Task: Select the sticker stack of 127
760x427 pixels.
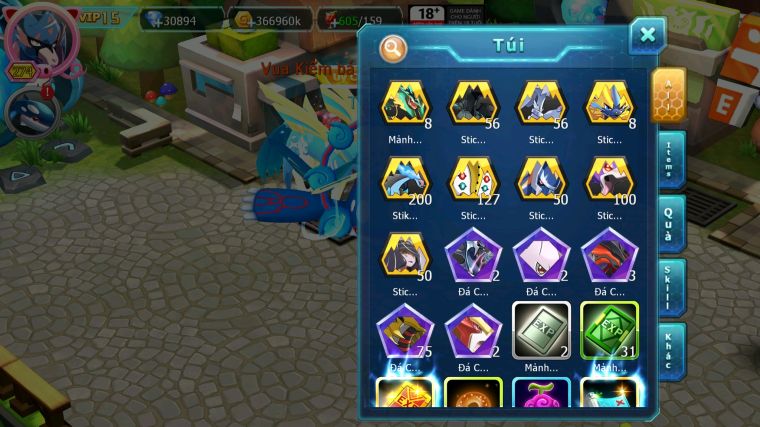Action: (x=472, y=180)
